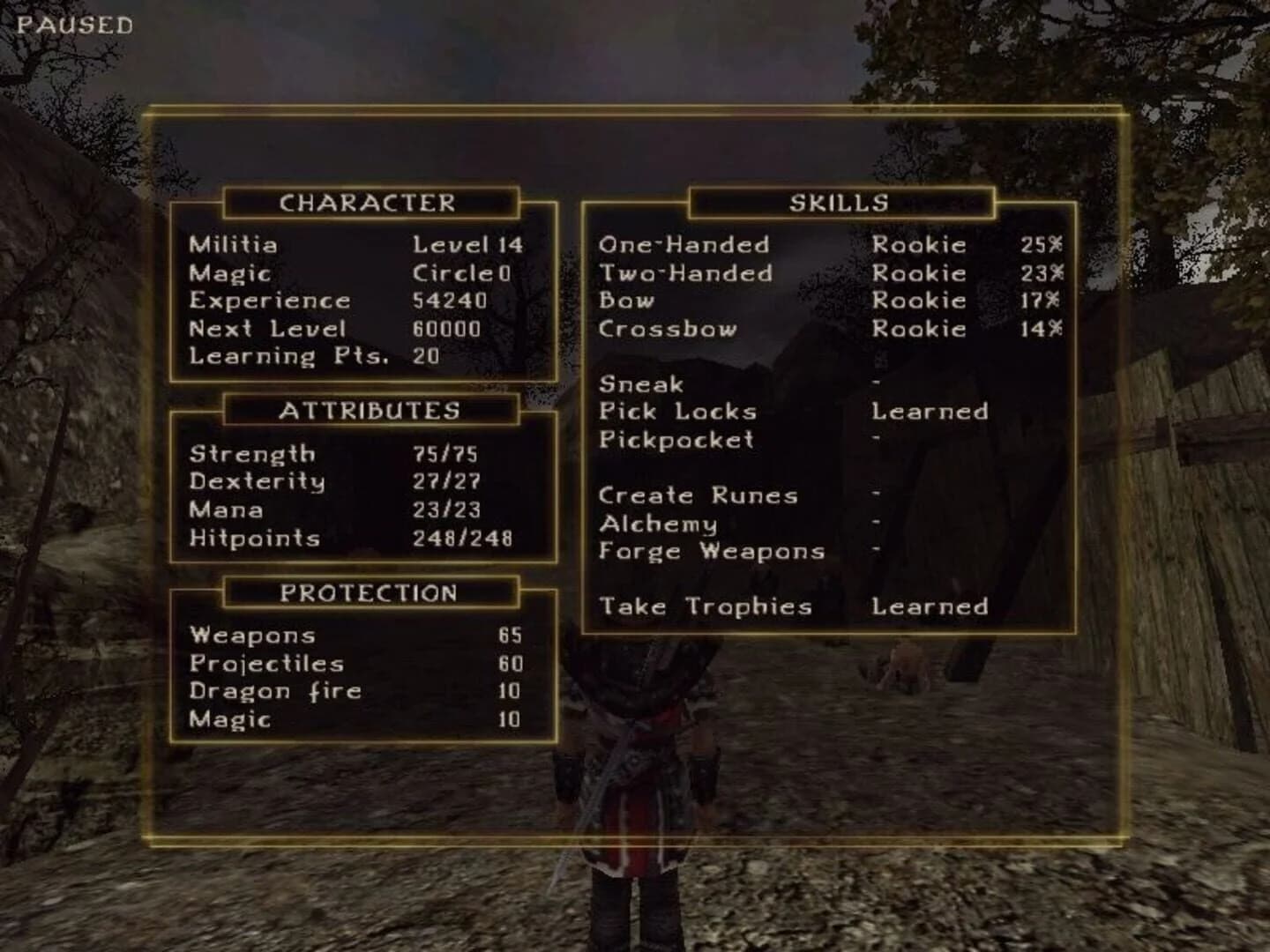This screenshot has width=1270, height=952.
Task: Select the Two-Handed skill entry
Action: click(686, 273)
